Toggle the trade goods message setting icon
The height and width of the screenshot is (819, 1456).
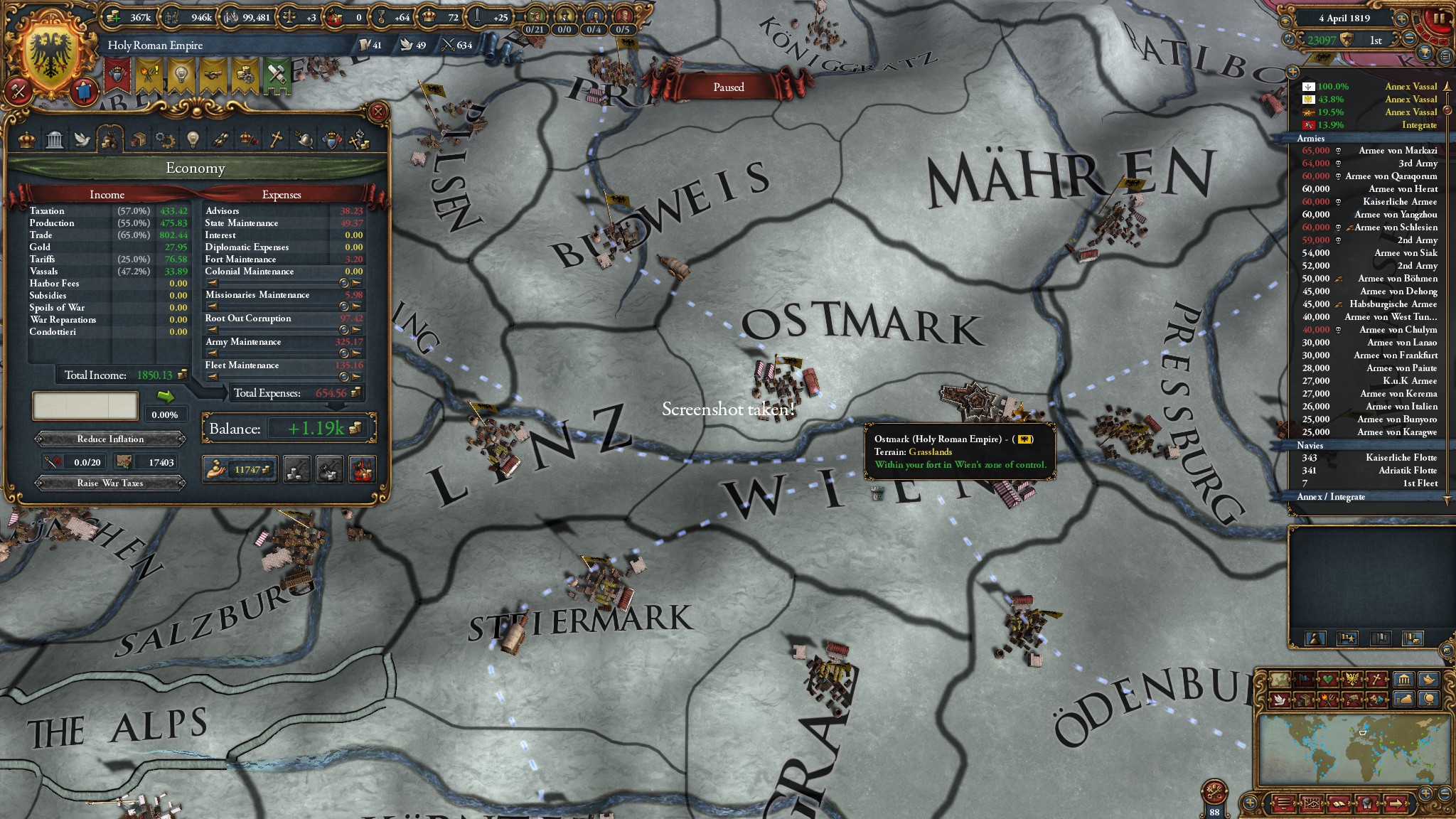coord(1304,701)
